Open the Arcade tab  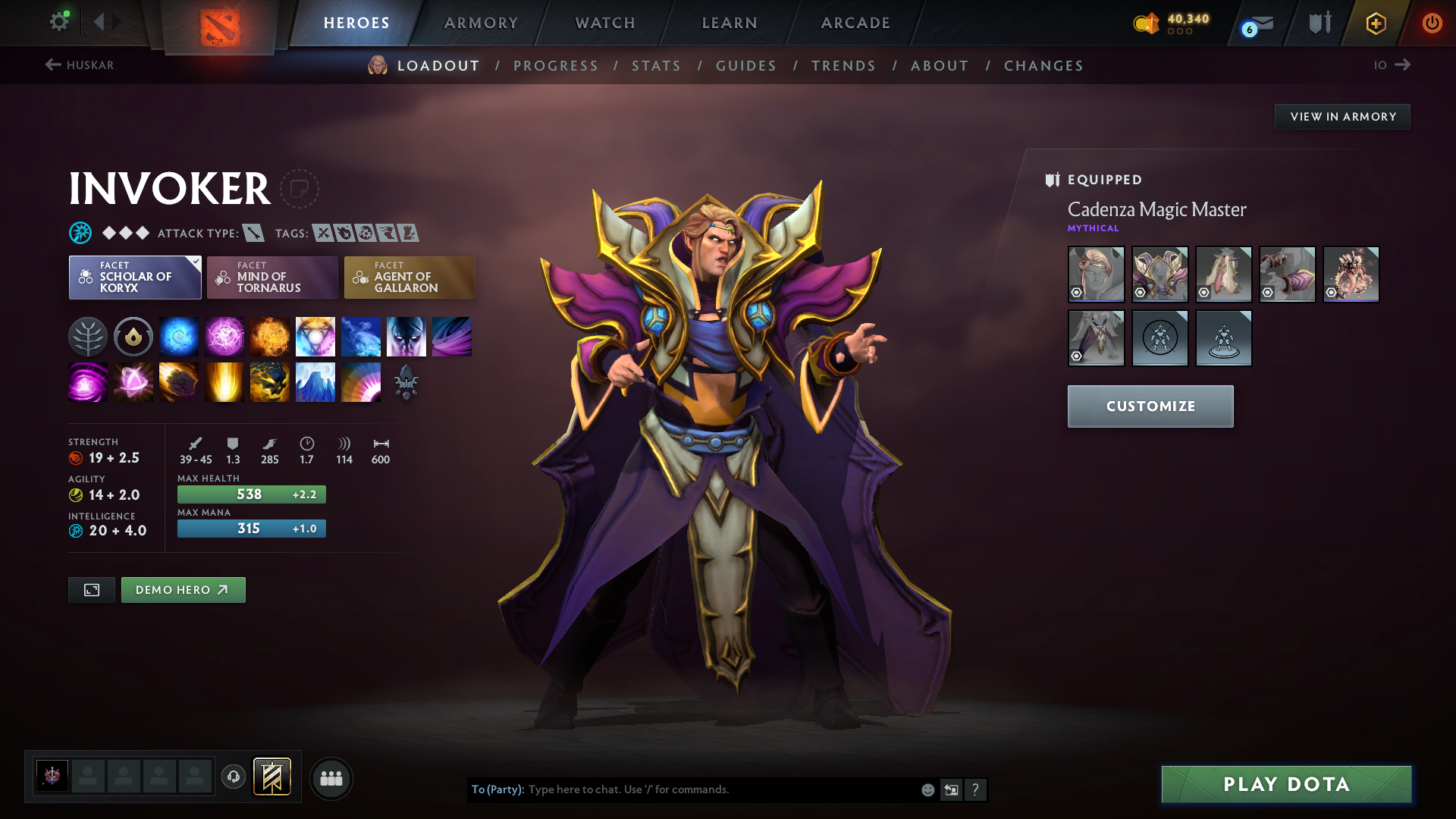pos(855,23)
